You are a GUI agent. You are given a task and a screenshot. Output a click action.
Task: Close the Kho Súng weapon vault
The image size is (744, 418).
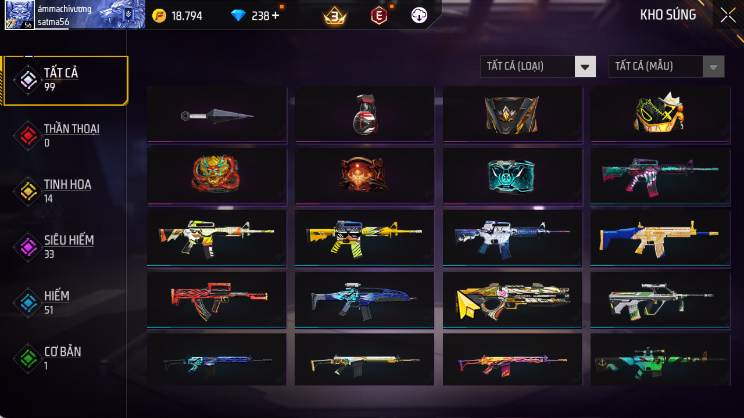(727, 15)
